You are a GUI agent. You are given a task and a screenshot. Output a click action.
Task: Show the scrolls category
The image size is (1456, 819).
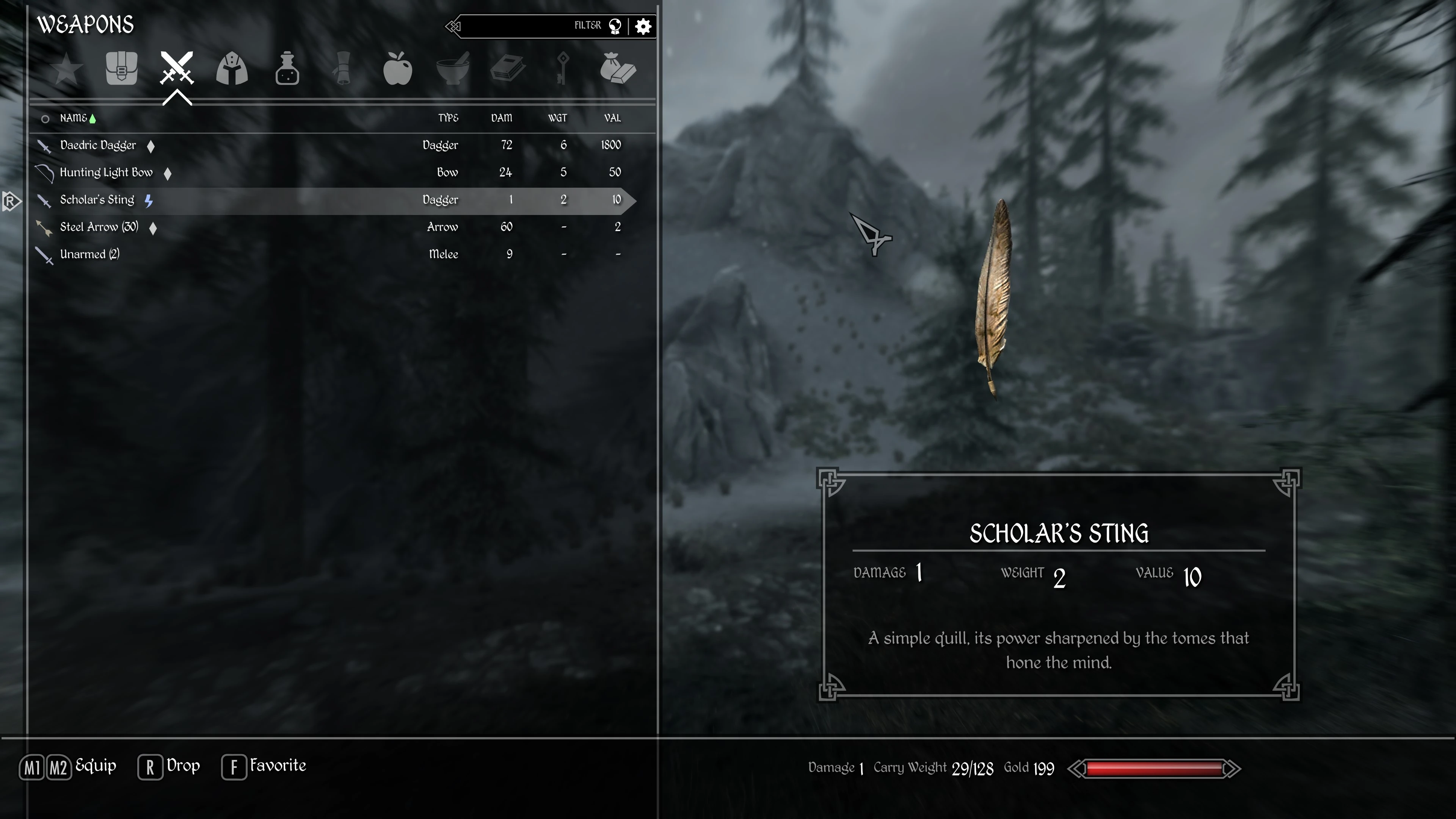pos(342,69)
